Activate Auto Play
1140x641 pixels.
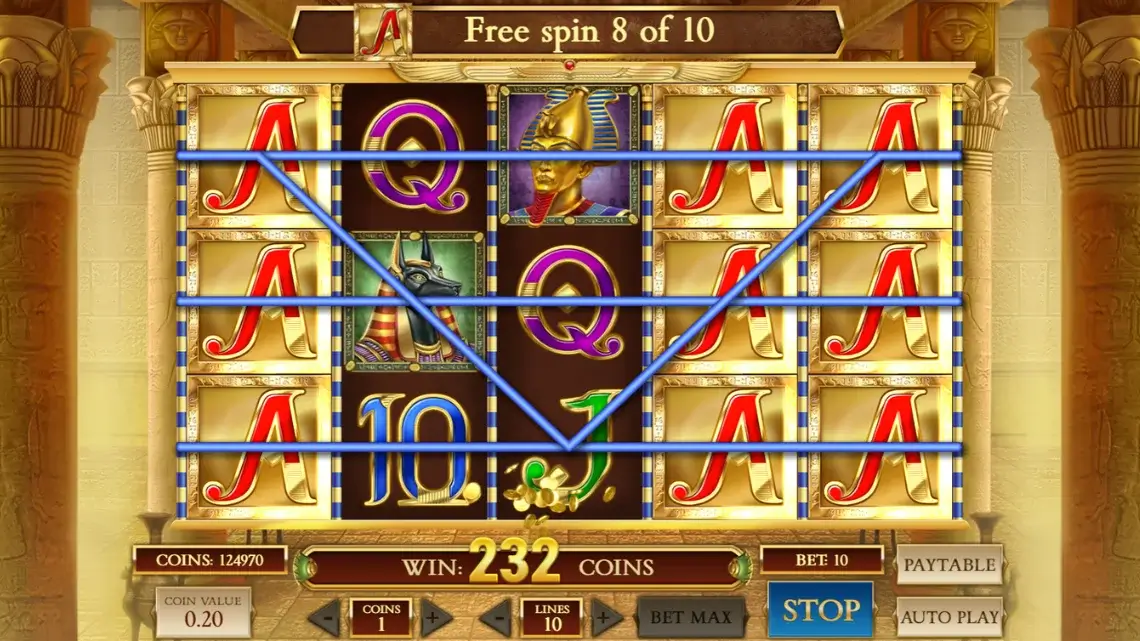(949, 617)
